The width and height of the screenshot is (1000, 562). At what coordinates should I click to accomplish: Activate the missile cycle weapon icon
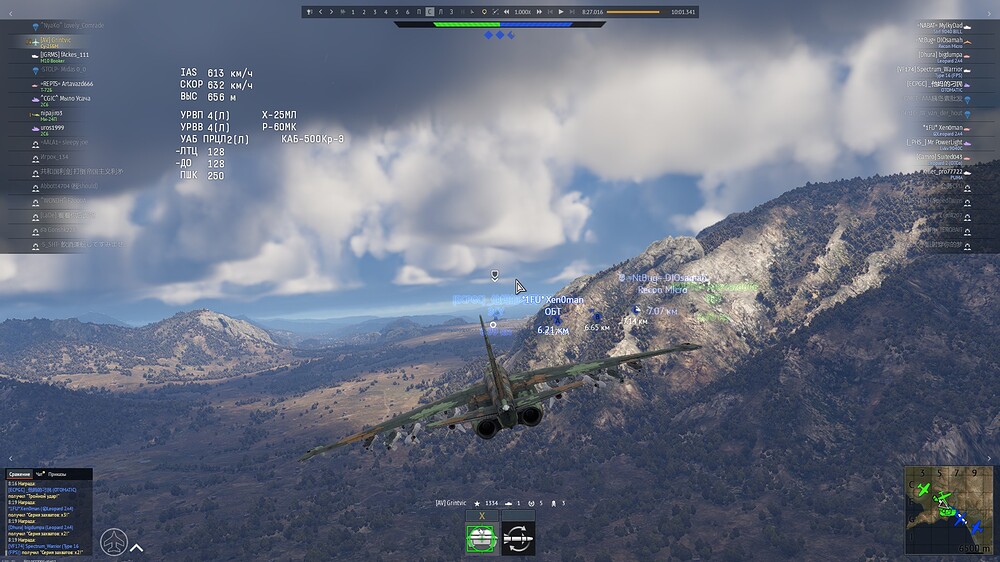pyautogui.click(x=518, y=538)
